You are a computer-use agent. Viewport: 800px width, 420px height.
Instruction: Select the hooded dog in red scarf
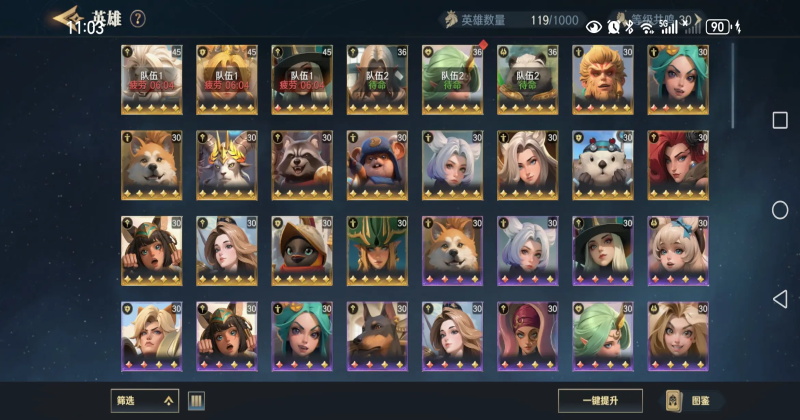tap(301, 250)
